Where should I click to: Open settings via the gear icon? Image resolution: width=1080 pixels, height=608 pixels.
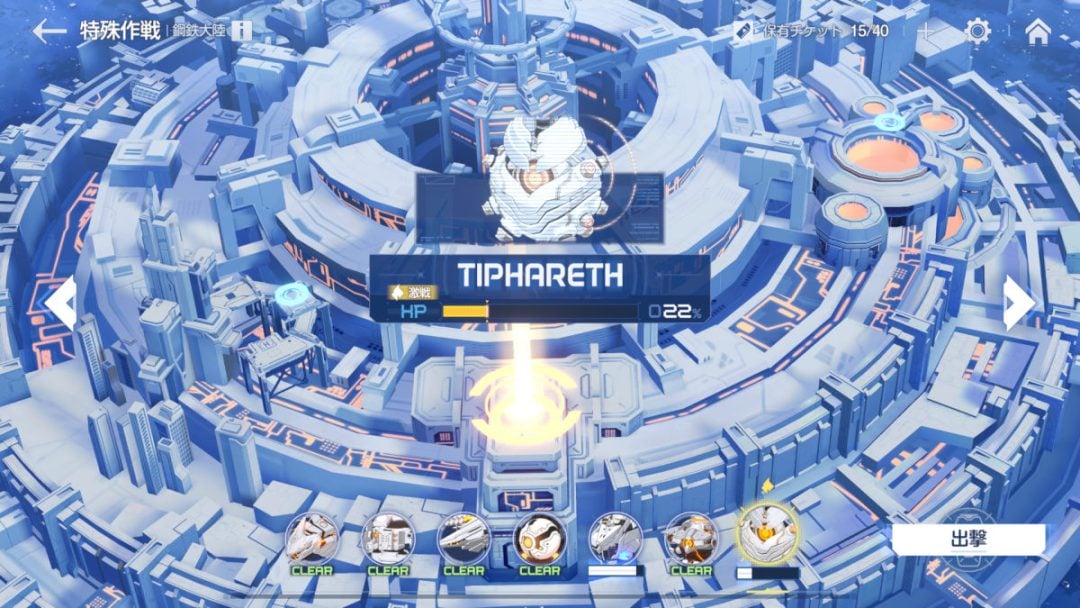pyautogui.click(x=977, y=31)
